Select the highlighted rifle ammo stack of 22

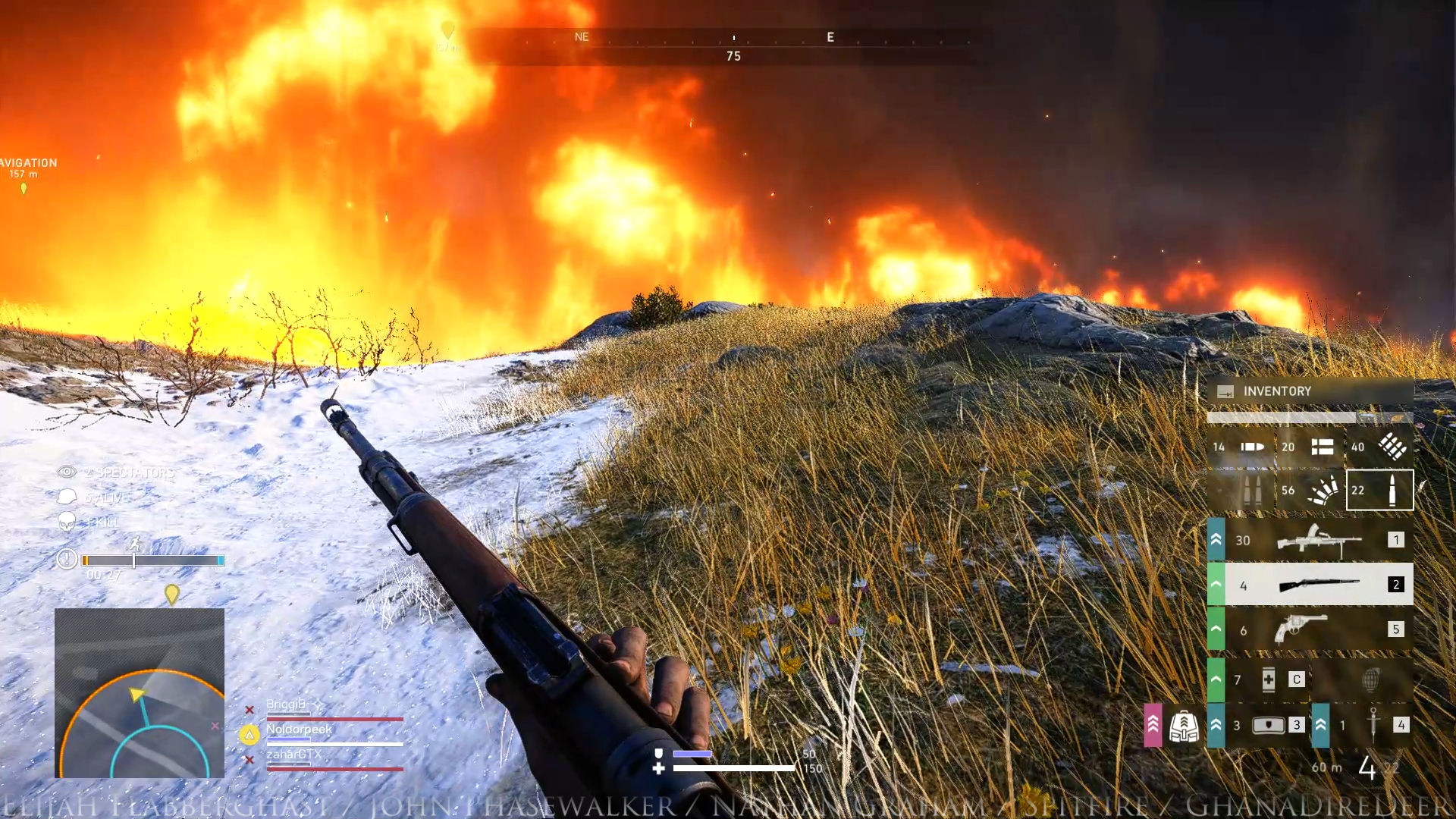click(x=1379, y=490)
